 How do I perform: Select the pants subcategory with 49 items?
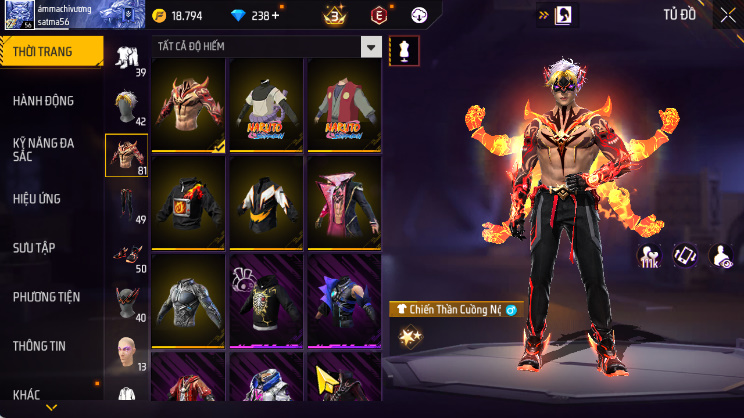coord(127,204)
